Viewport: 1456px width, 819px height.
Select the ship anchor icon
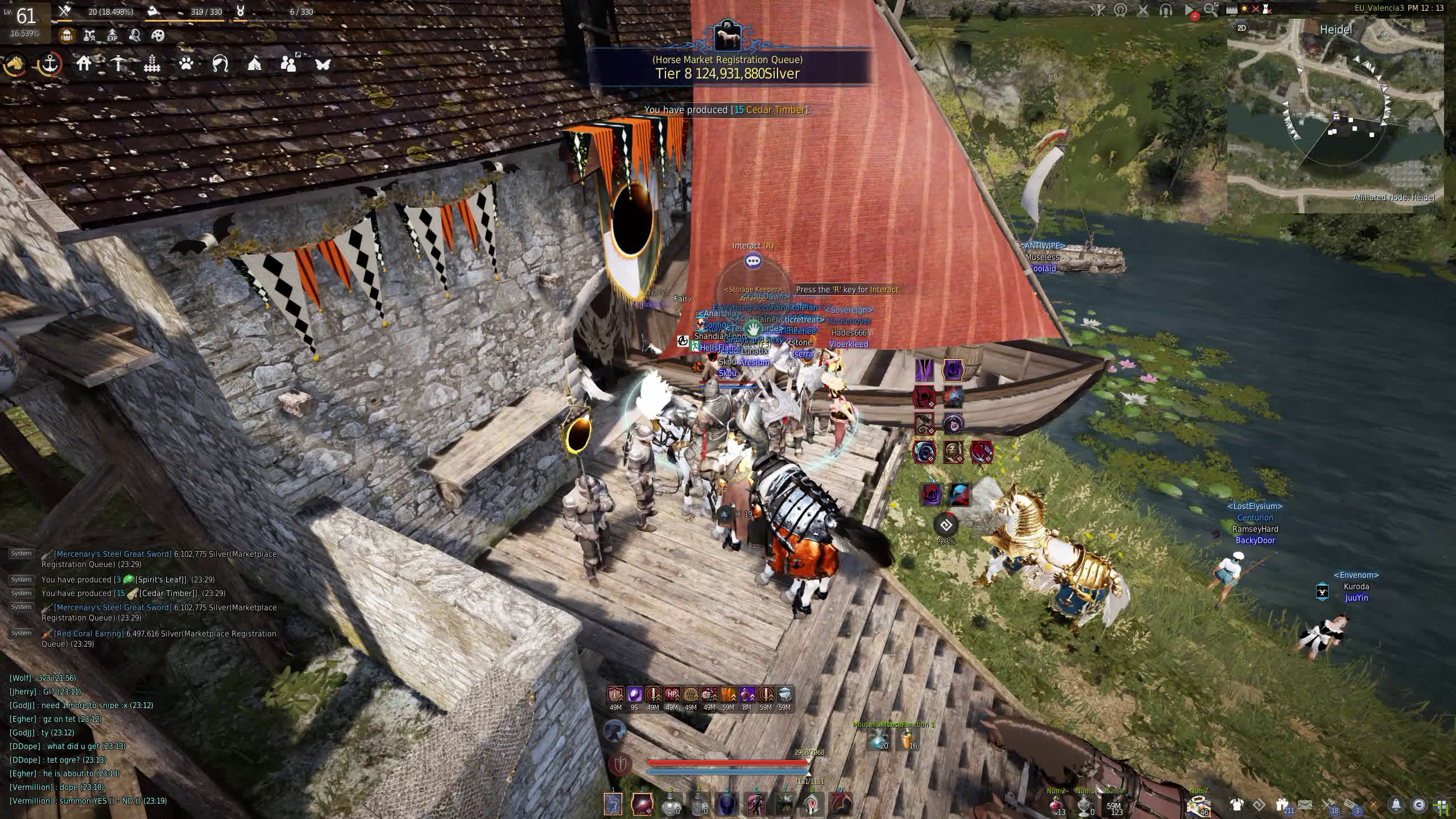pos(50,64)
